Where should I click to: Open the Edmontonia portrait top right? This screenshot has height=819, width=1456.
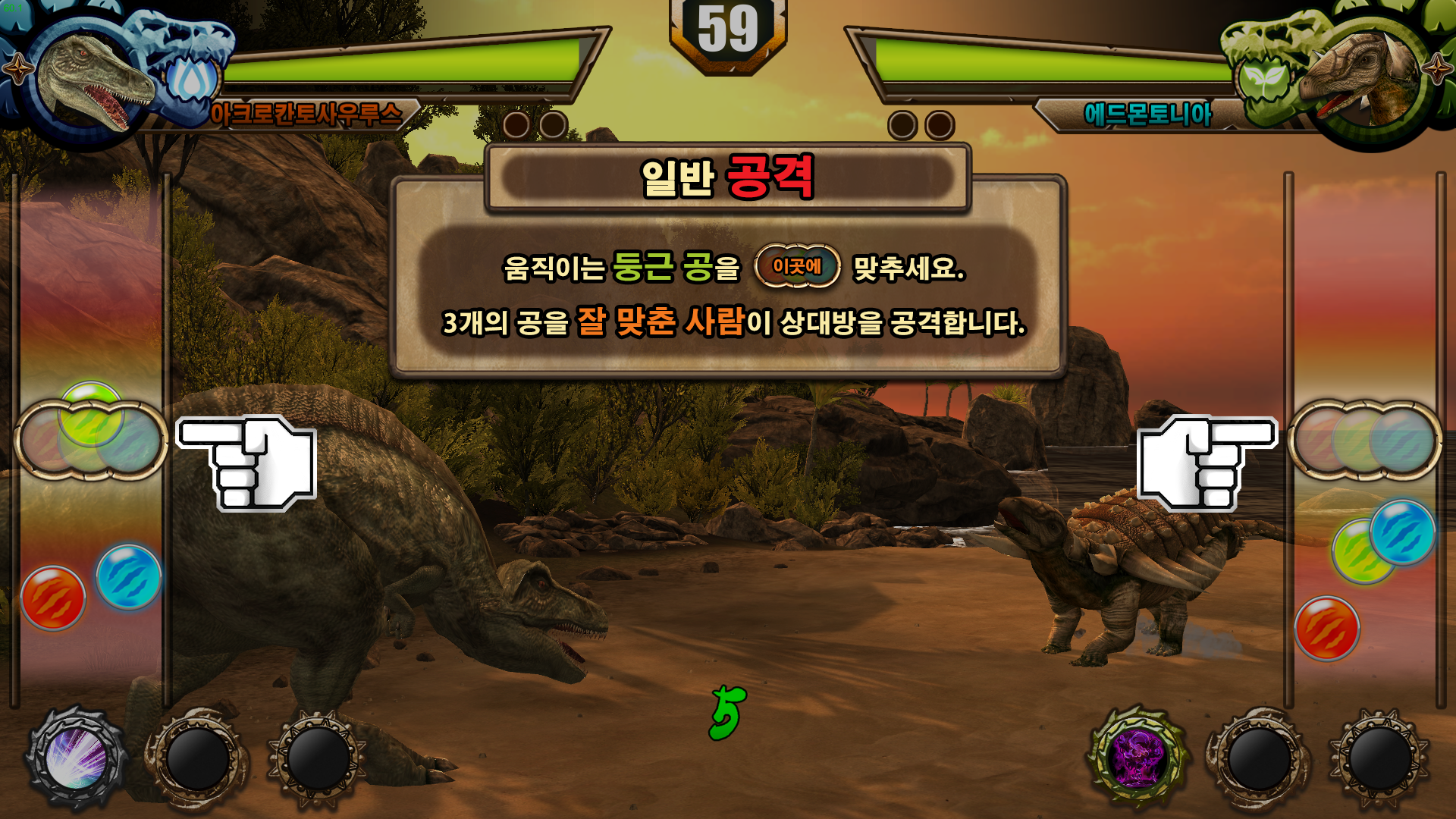point(1373,76)
